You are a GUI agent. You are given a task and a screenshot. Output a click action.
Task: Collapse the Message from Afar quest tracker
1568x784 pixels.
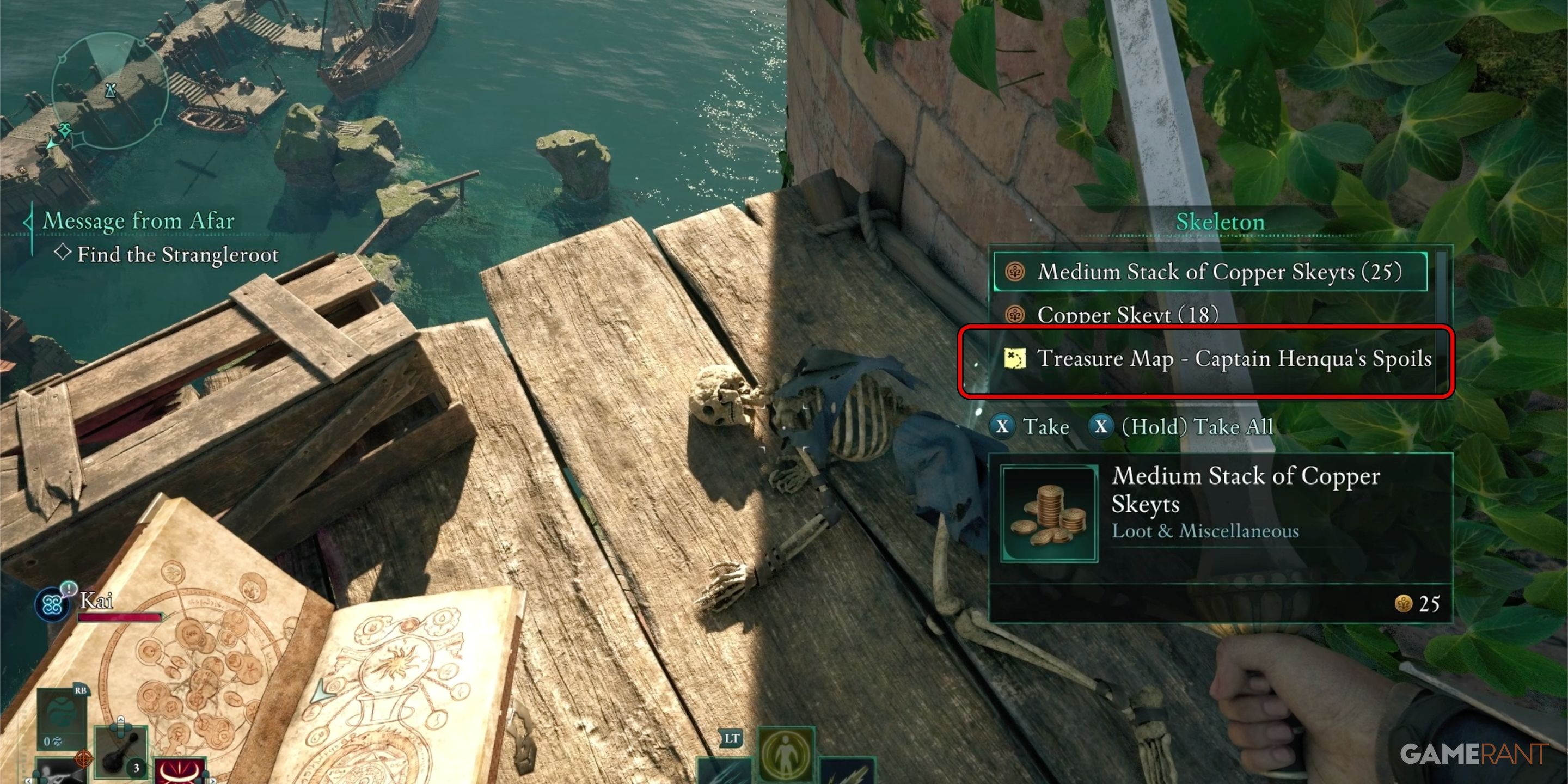[28, 221]
